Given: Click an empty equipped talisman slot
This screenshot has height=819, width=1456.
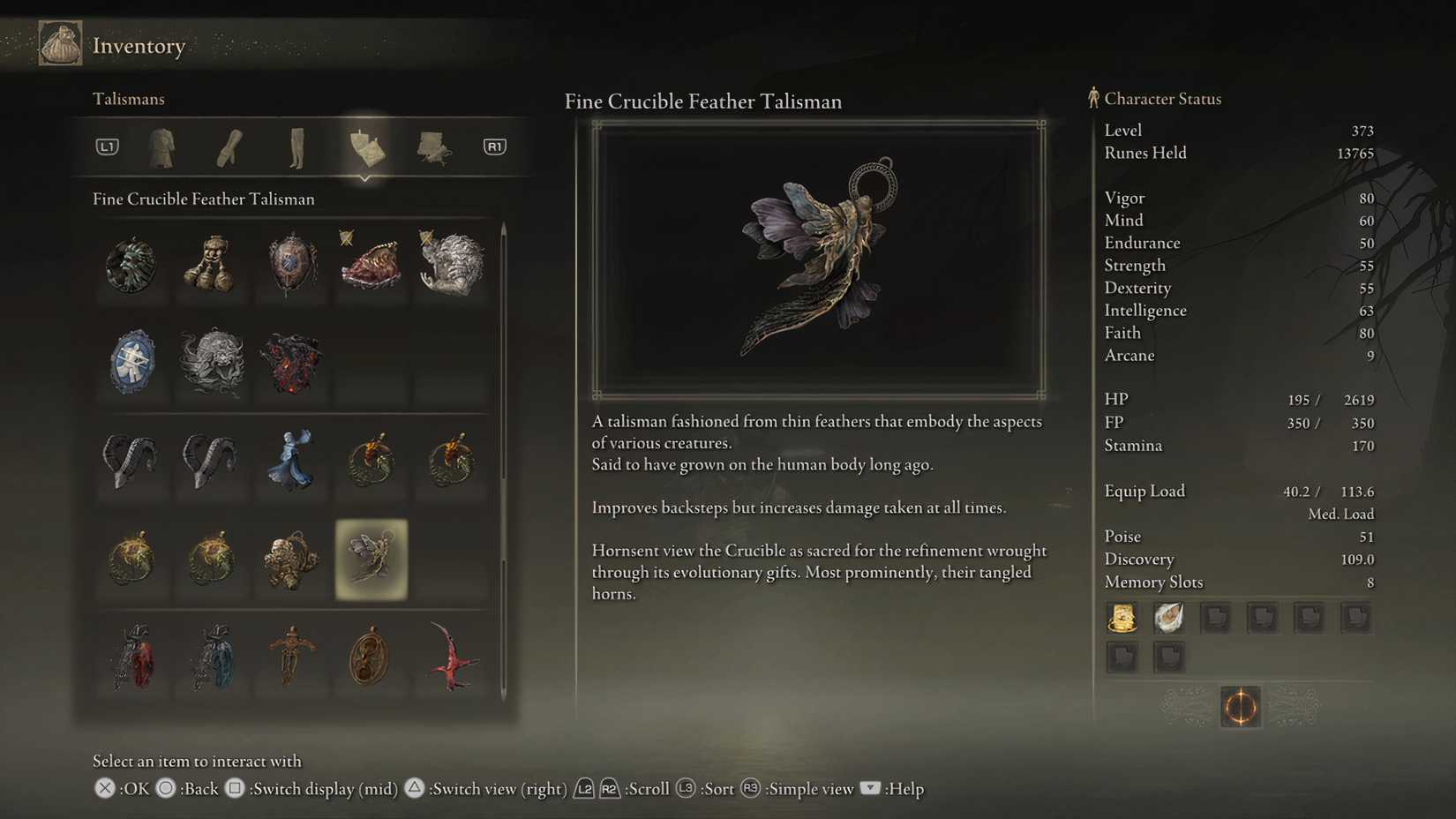Looking at the screenshot, I should [1217, 618].
